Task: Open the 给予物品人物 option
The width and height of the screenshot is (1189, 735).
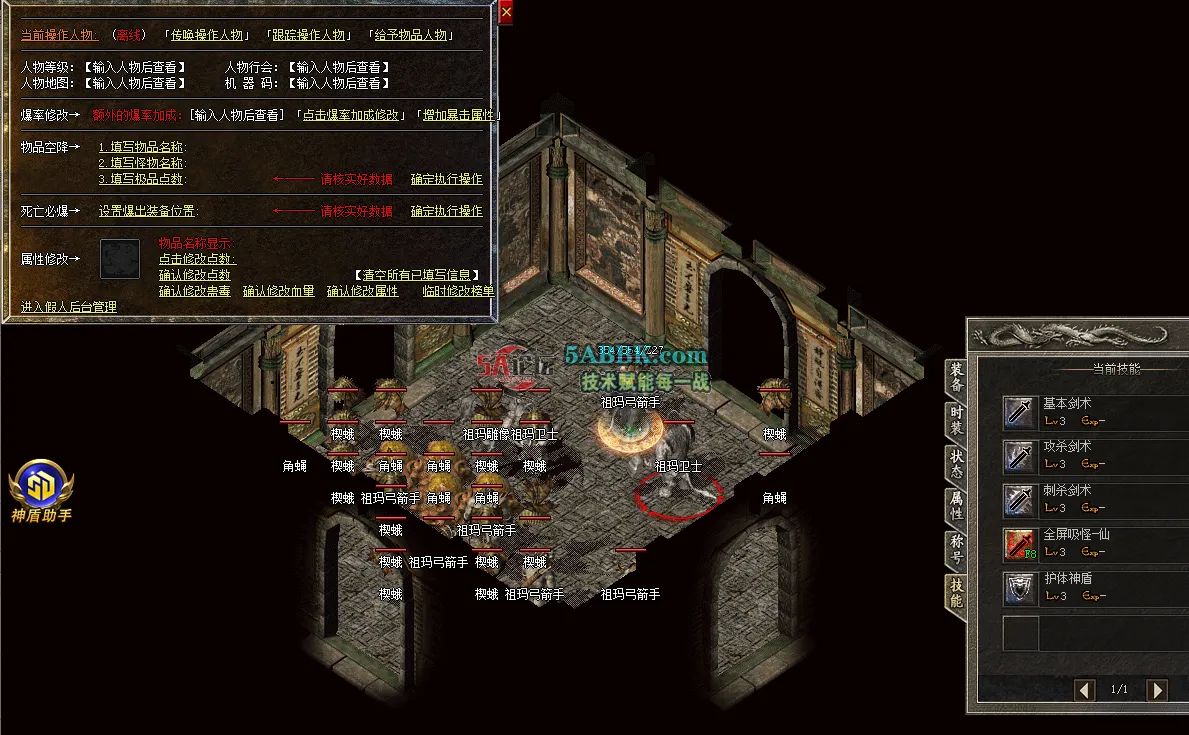Action: (x=411, y=35)
